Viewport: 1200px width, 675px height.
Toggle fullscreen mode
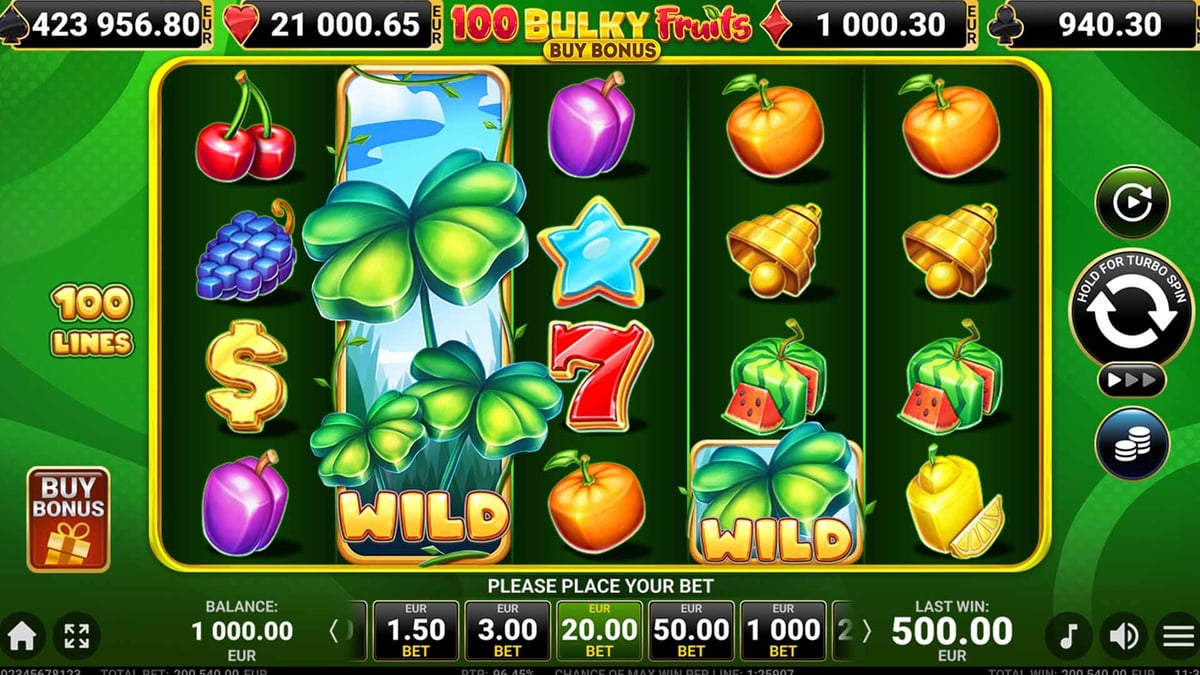click(x=77, y=635)
